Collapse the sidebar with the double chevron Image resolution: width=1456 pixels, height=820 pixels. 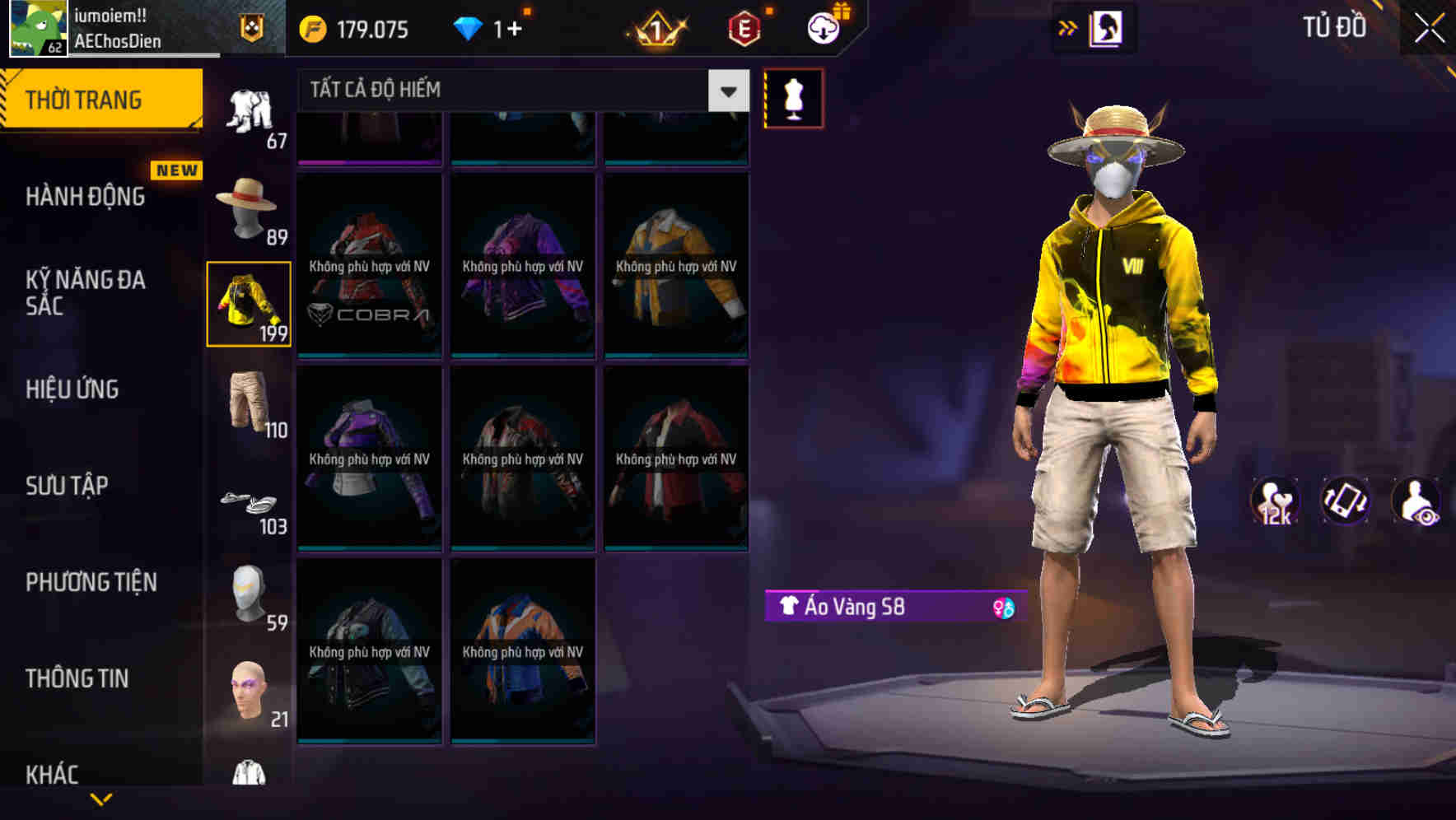1069,26
